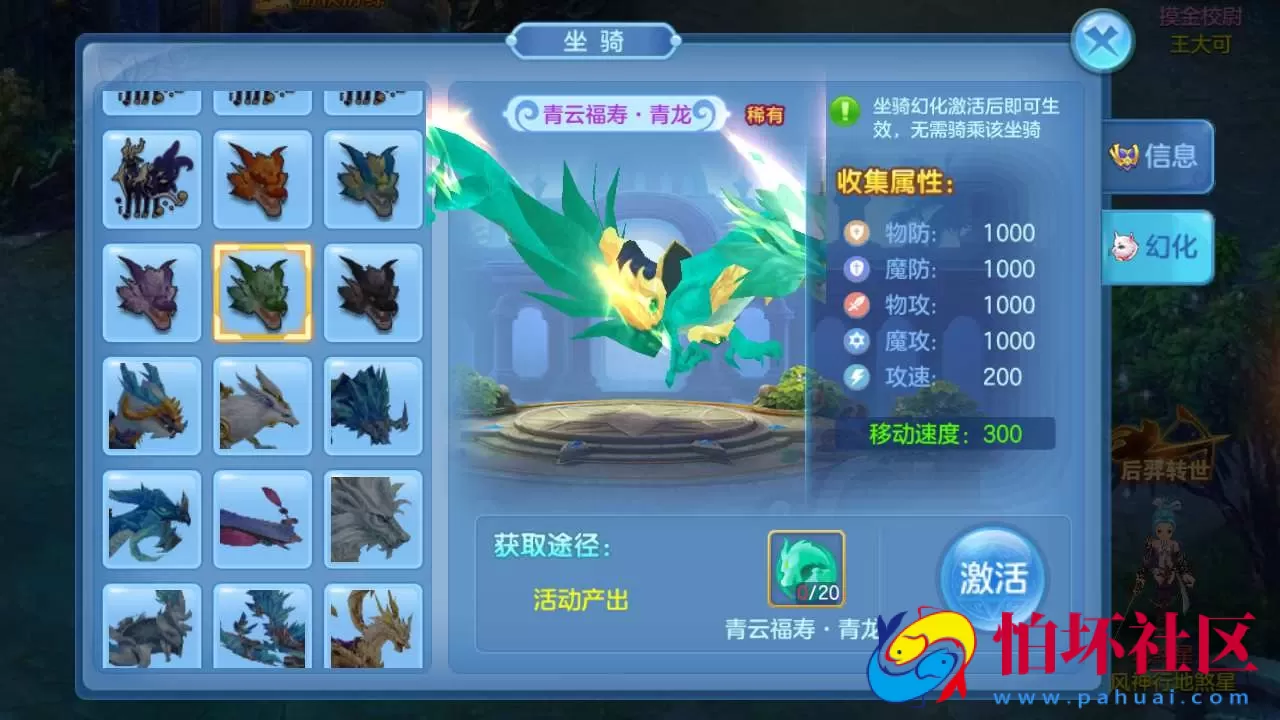Select the blue fish mount icon

click(x=262, y=518)
